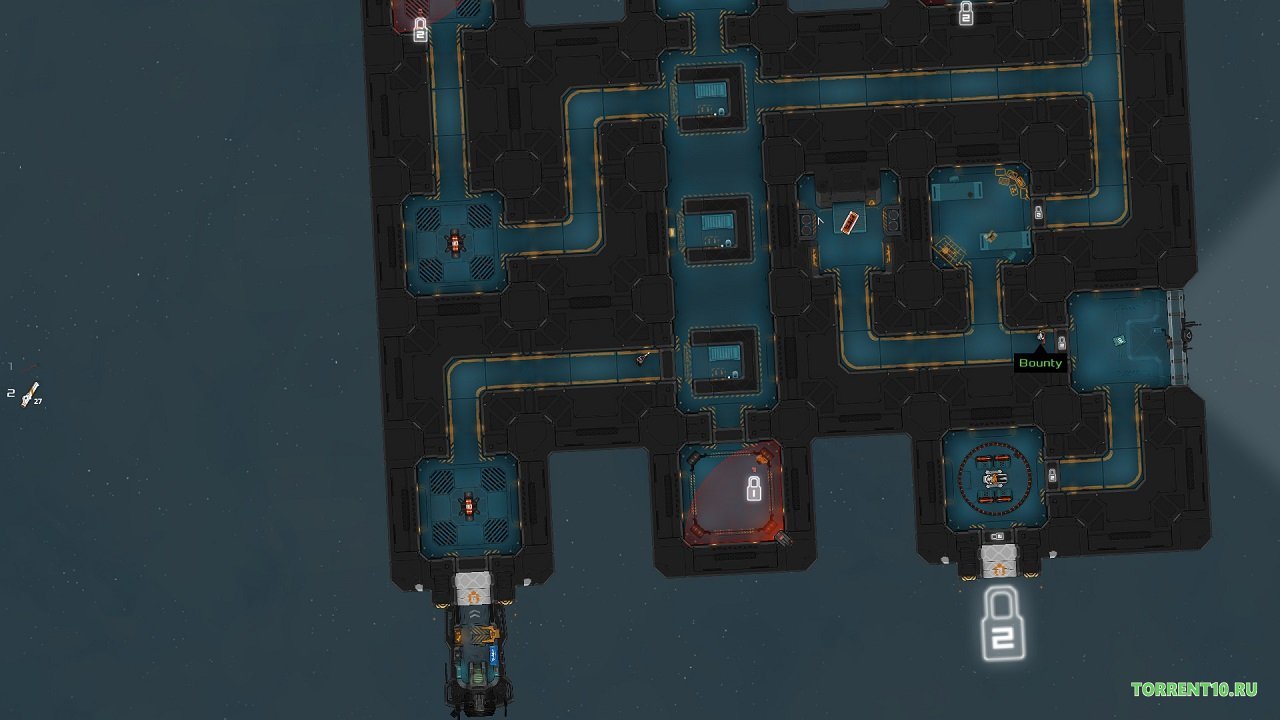
Task: Click the small wall lock icon beside the bounty target
Action: [1062, 342]
